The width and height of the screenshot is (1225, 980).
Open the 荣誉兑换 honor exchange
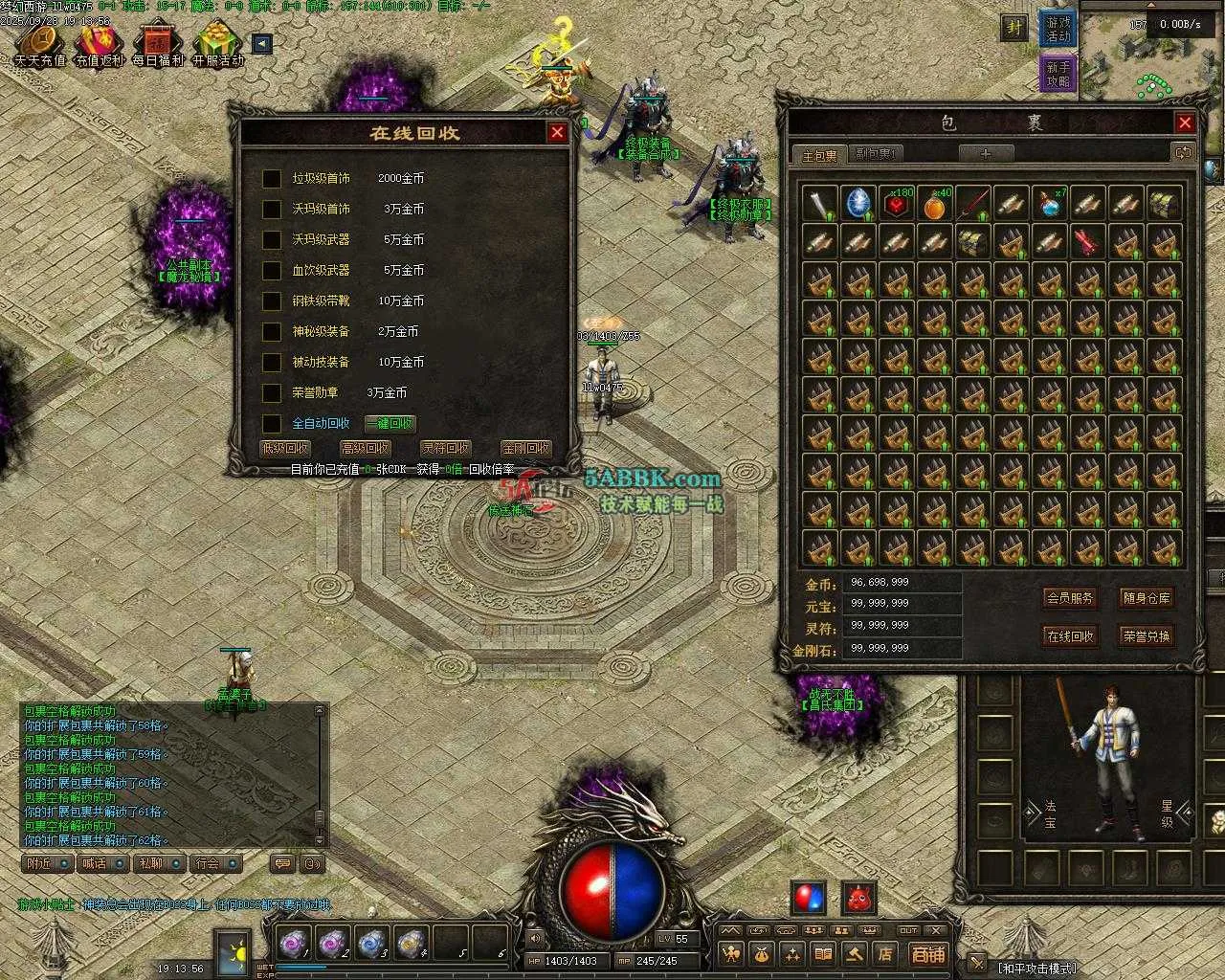click(1146, 636)
